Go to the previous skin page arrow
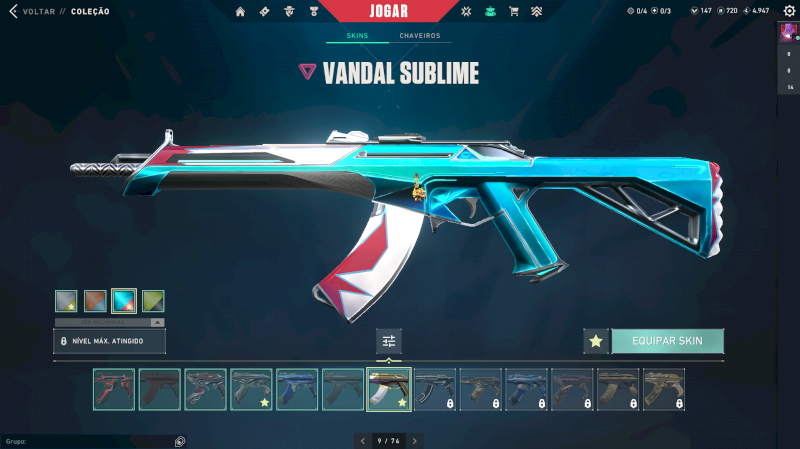The height and width of the screenshot is (449, 800). pyautogui.click(x=362, y=440)
